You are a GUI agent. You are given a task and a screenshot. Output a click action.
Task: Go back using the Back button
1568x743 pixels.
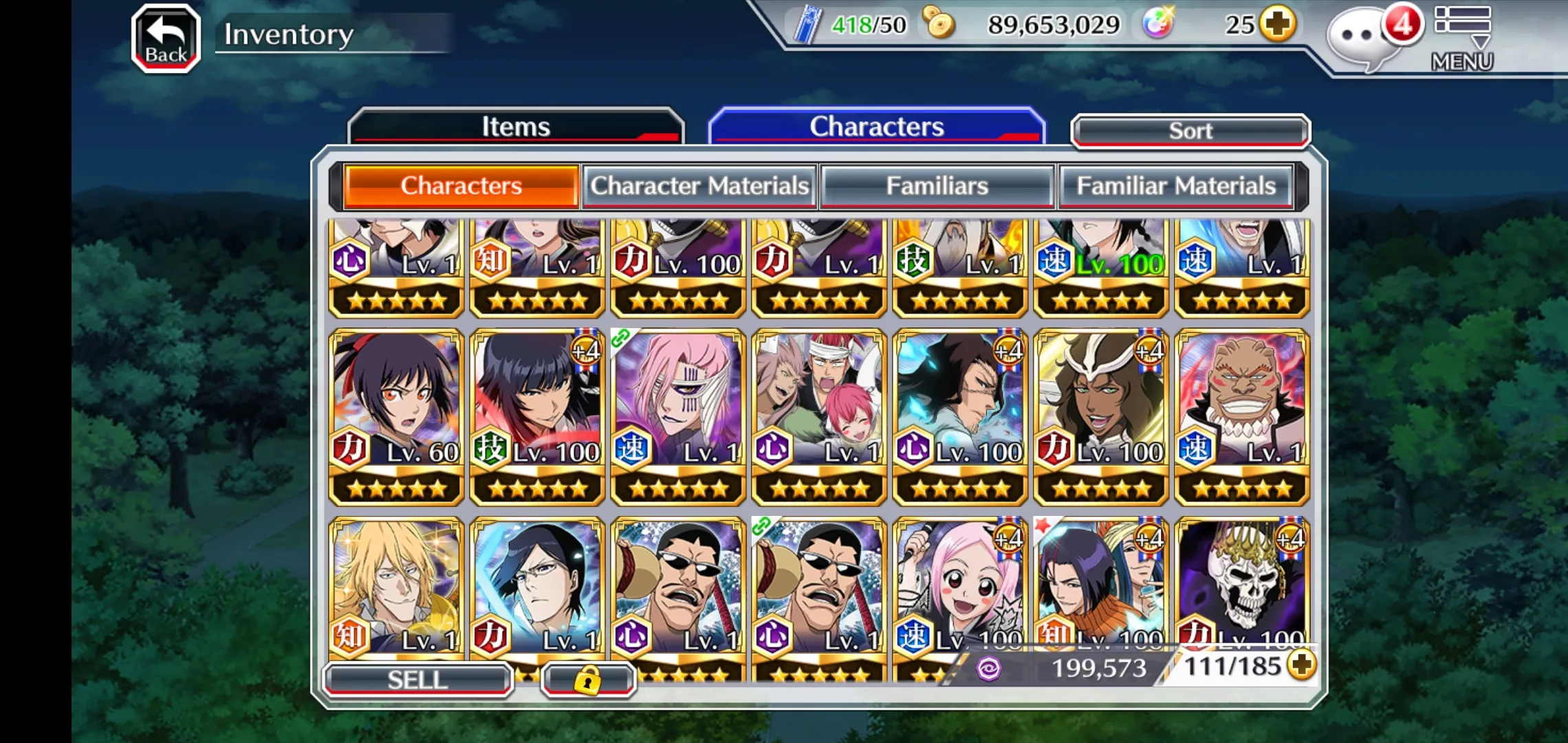pyautogui.click(x=166, y=39)
